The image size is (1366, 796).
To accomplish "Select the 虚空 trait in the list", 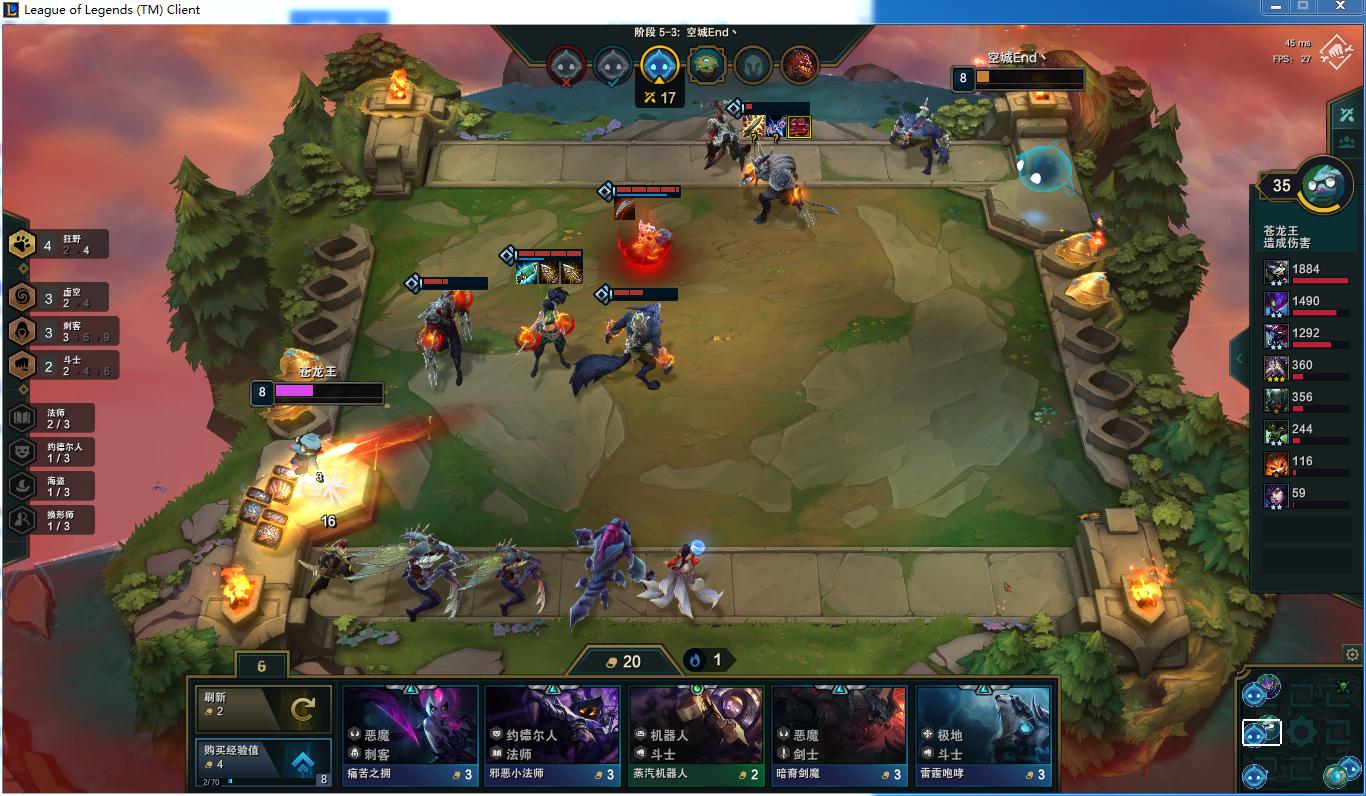I will (x=57, y=298).
